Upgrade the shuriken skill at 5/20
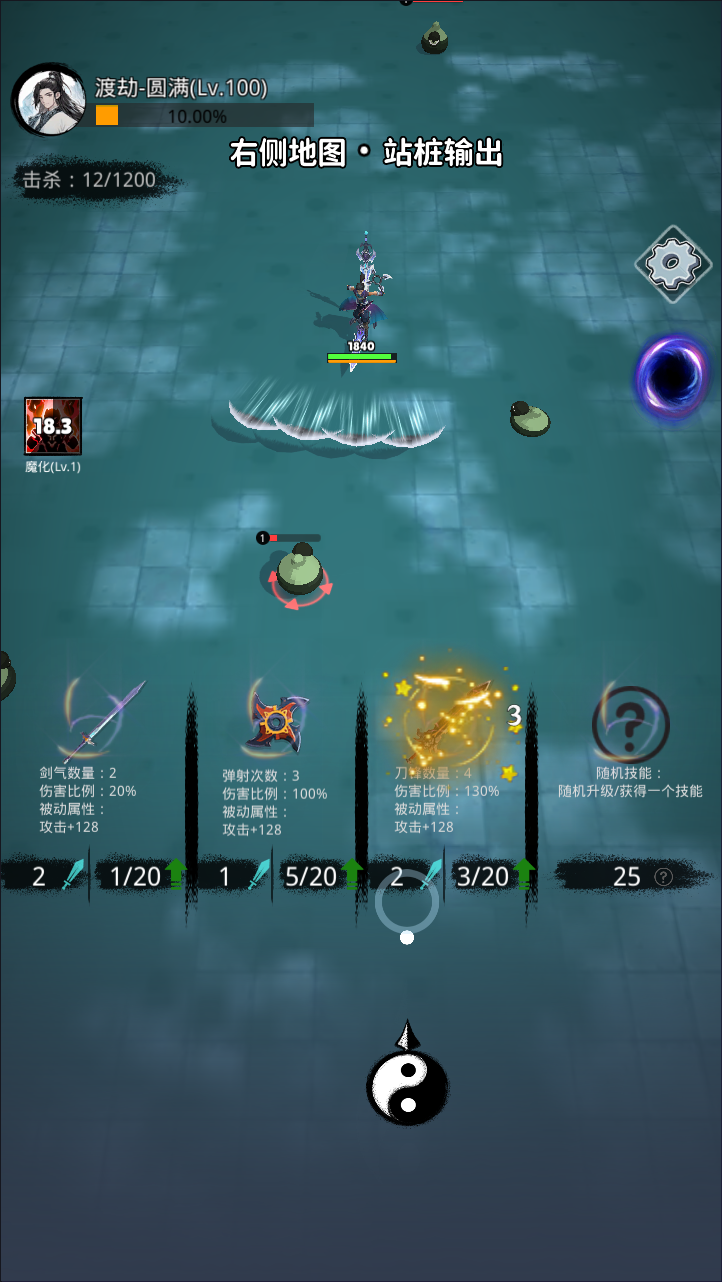The height and width of the screenshot is (1282, 722). click(x=316, y=877)
